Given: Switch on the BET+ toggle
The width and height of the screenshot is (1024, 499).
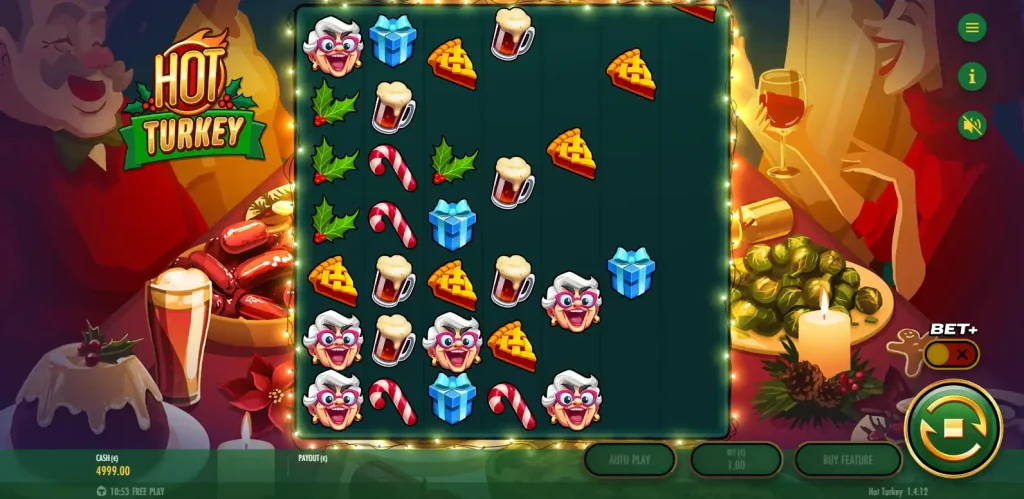Looking at the screenshot, I should click(x=951, y=354).
